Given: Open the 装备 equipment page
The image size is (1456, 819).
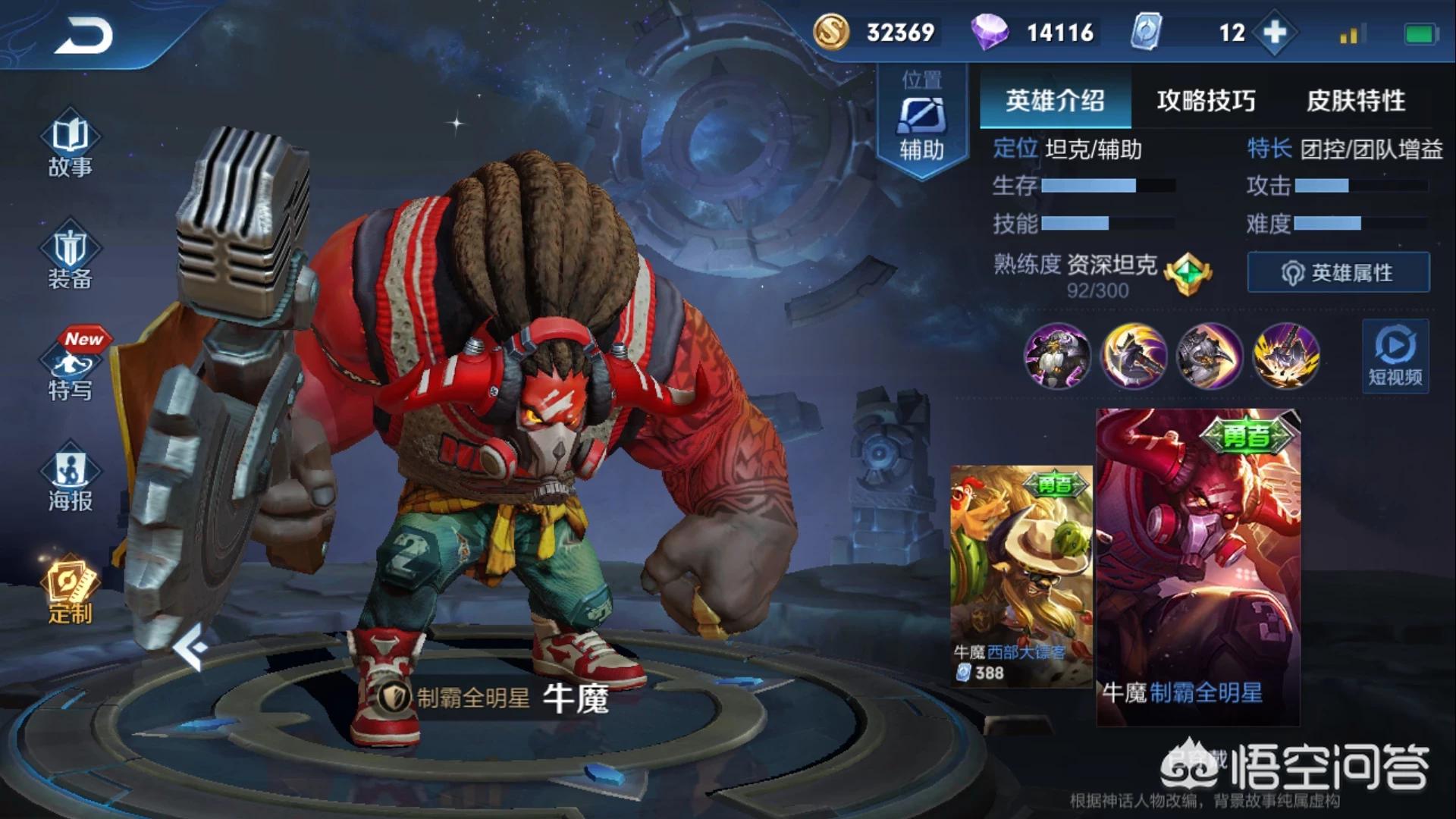Looking at the screenshot, I should [x=70, y=258].
